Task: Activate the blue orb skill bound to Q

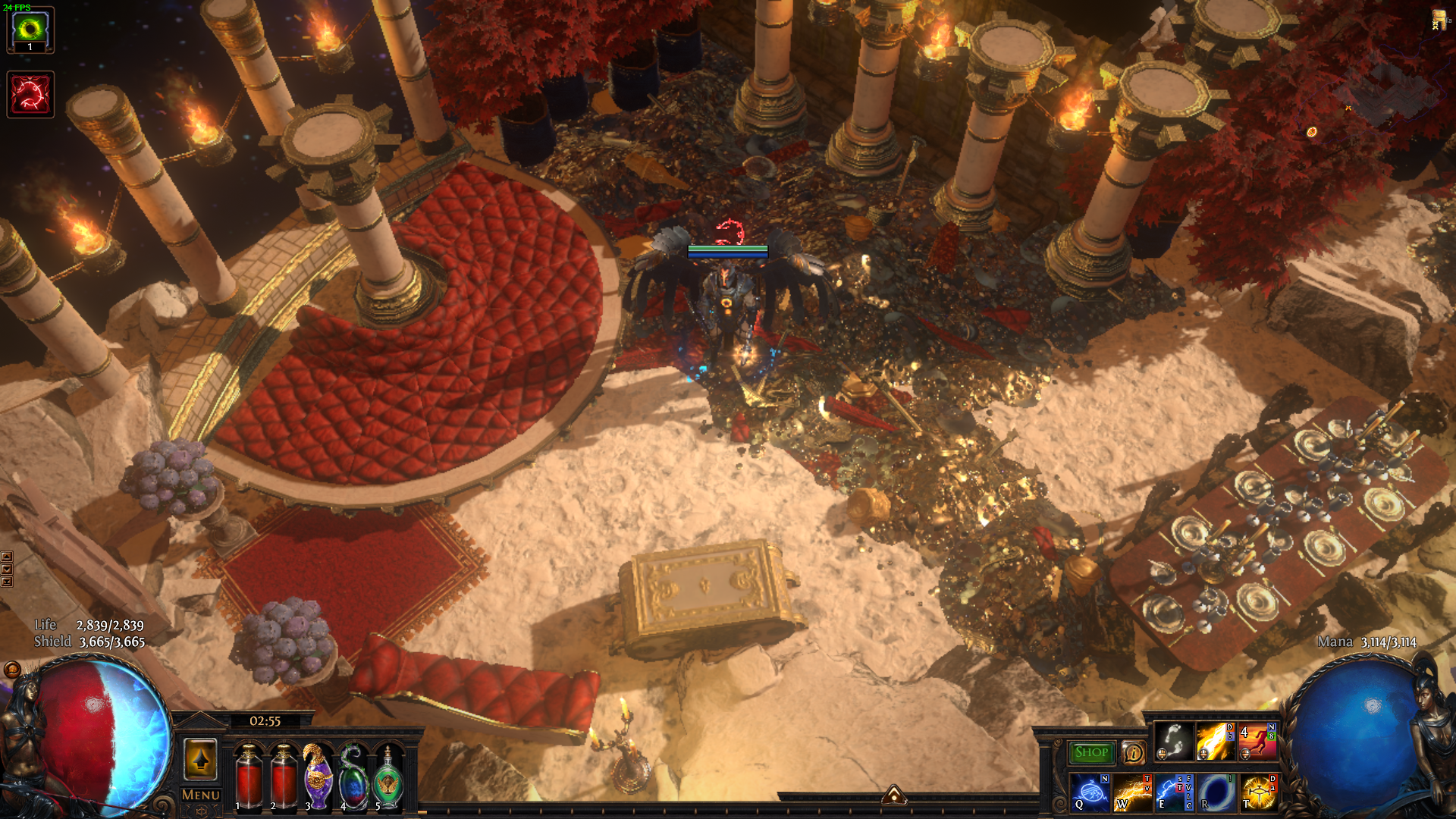Action: tap(1090, 792)
